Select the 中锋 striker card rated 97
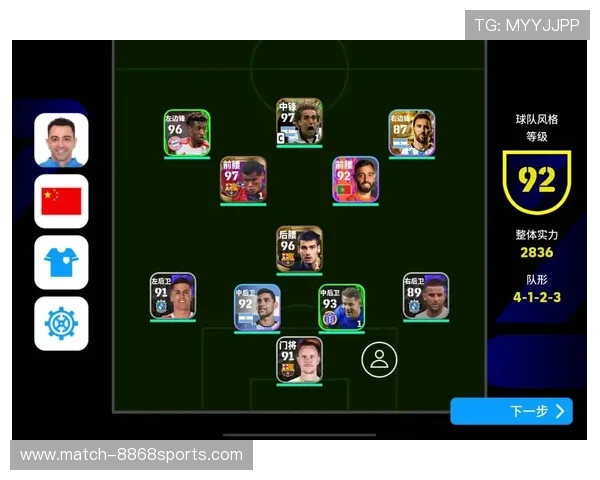The image size is (600, 480). [x=299, y=122]
